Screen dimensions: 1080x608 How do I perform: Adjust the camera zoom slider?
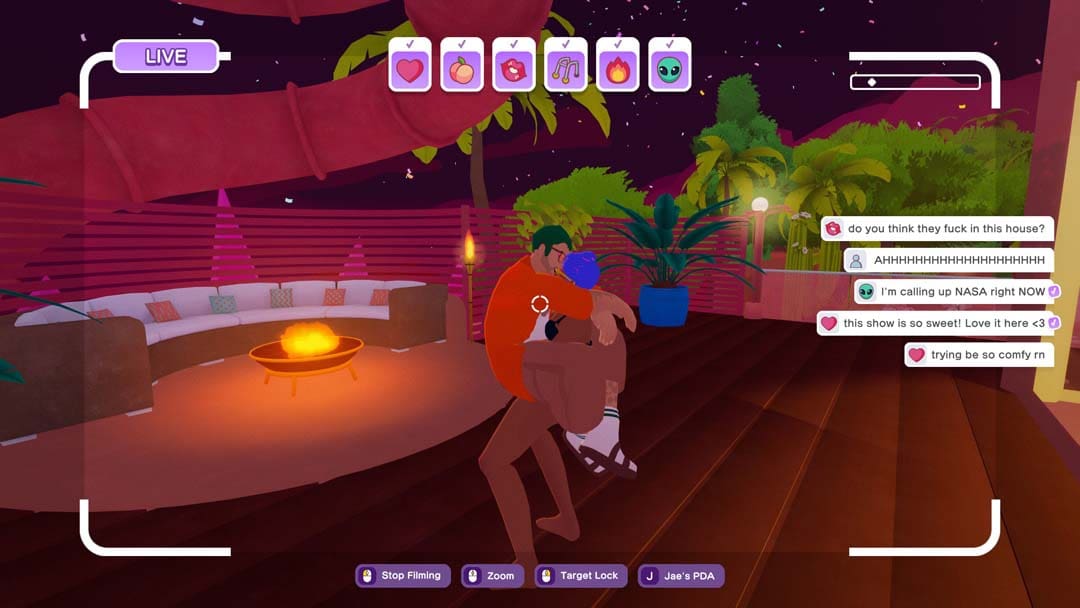[914, 82]
